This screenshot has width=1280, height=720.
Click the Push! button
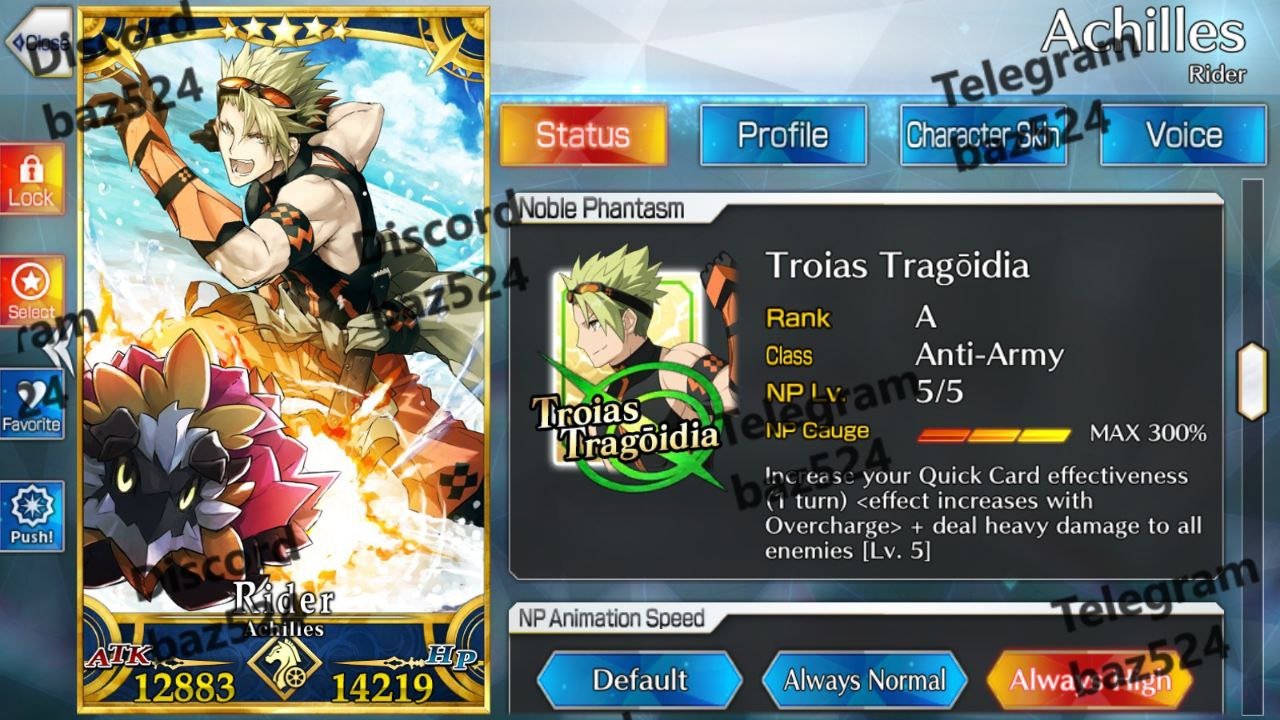pyautogui.click(x=32, y=517)
